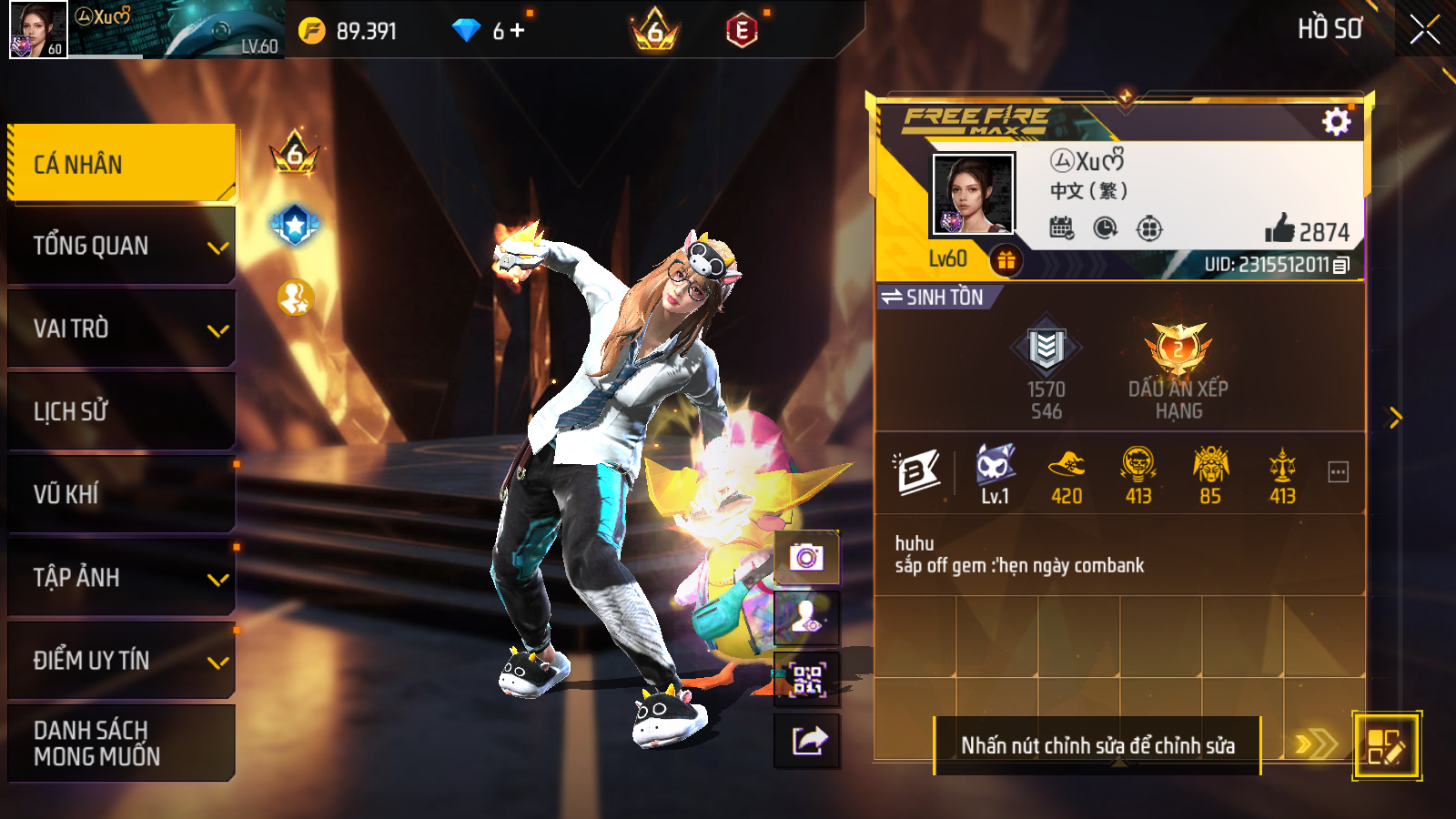
Task: Copy the player UID
Action: coord(1341,265)
